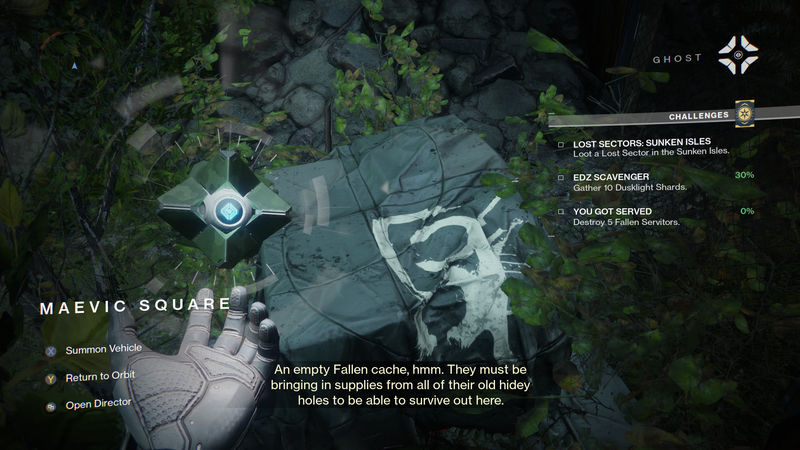
Task: Select the Summon Vehicle option
Action: click(x=103, y=349)
